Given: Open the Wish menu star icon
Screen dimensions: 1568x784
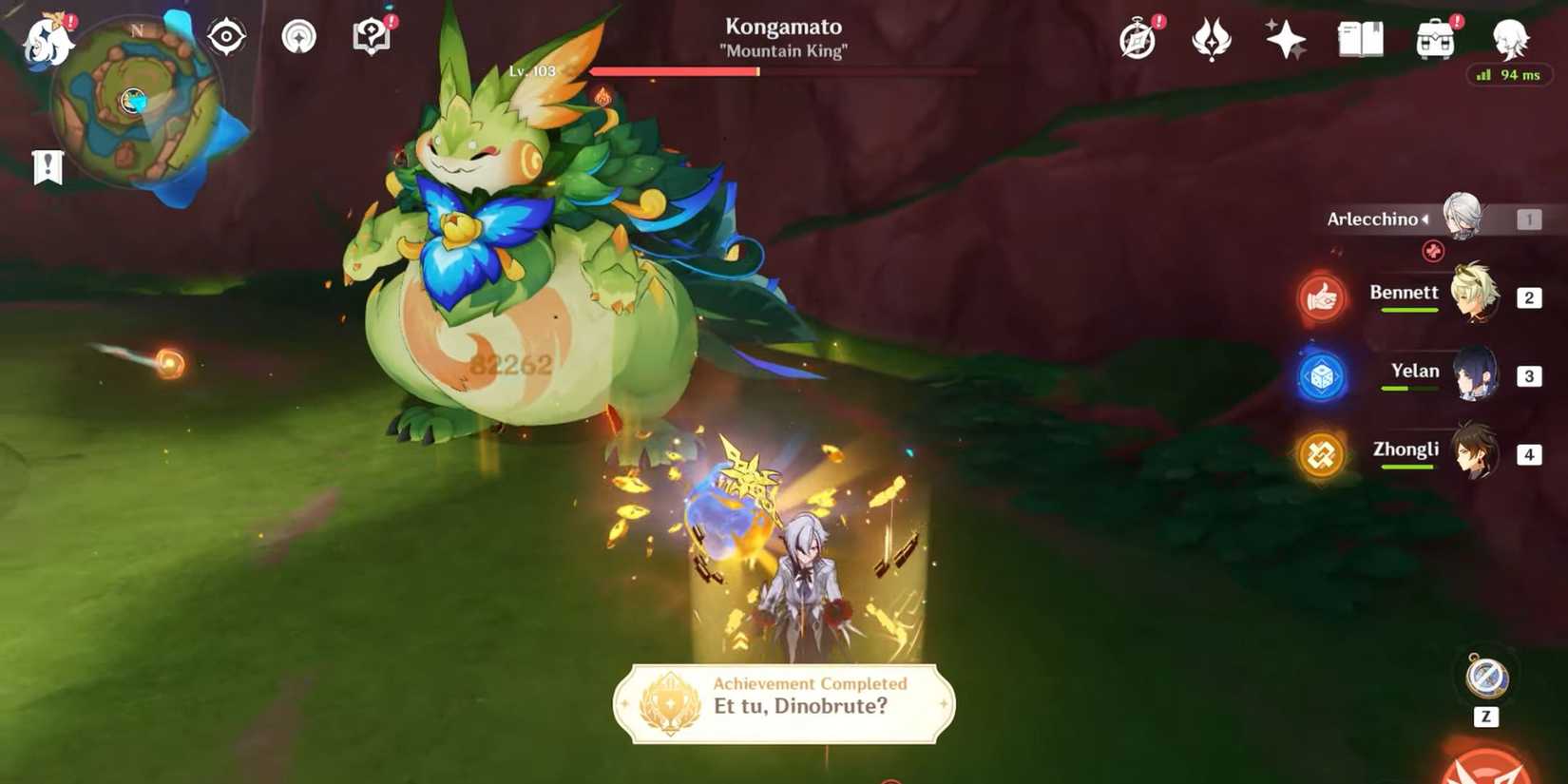Looking at the screenshot, I should (1284, 40).
